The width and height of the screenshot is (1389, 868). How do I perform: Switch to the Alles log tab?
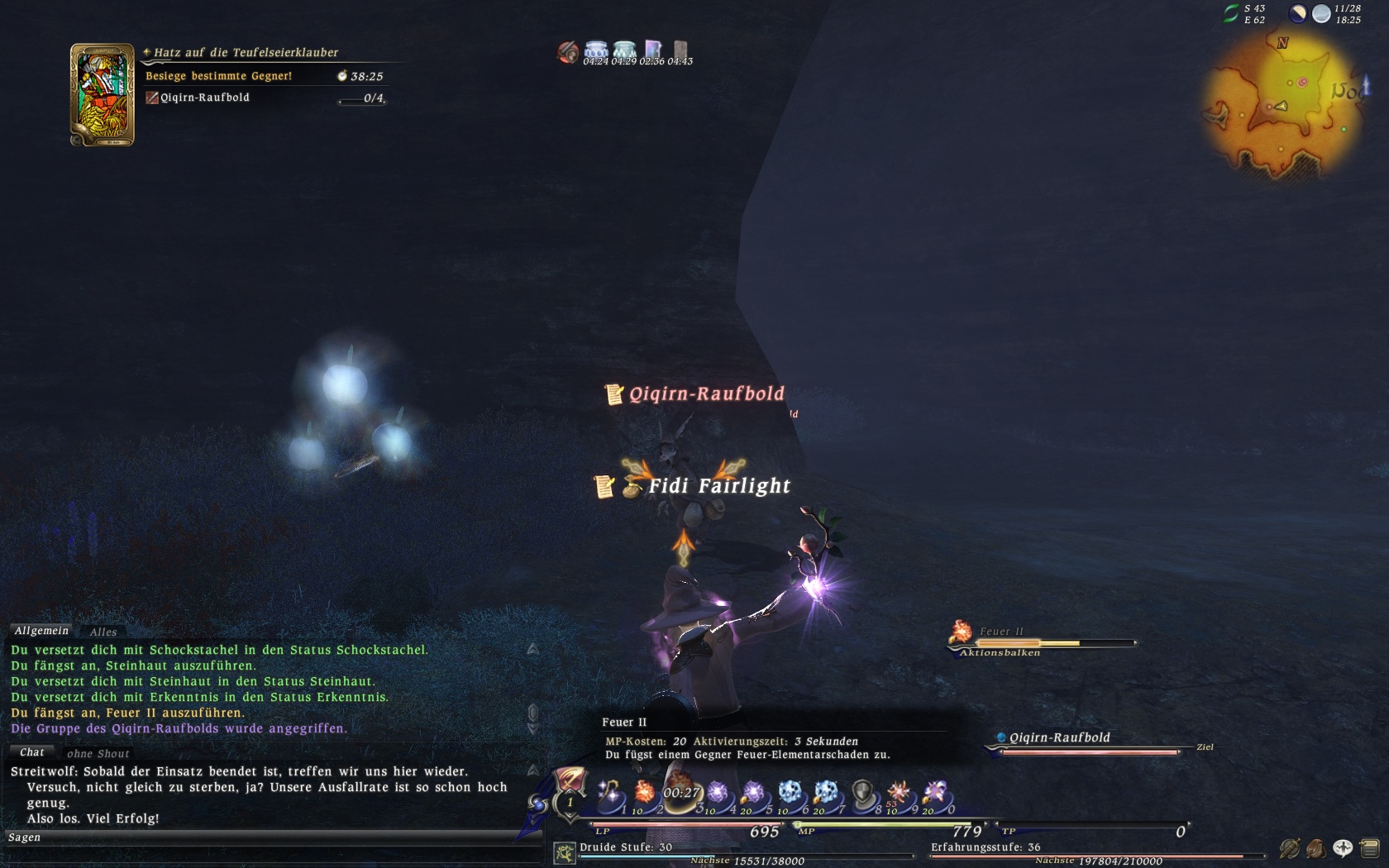coord(103,632)
